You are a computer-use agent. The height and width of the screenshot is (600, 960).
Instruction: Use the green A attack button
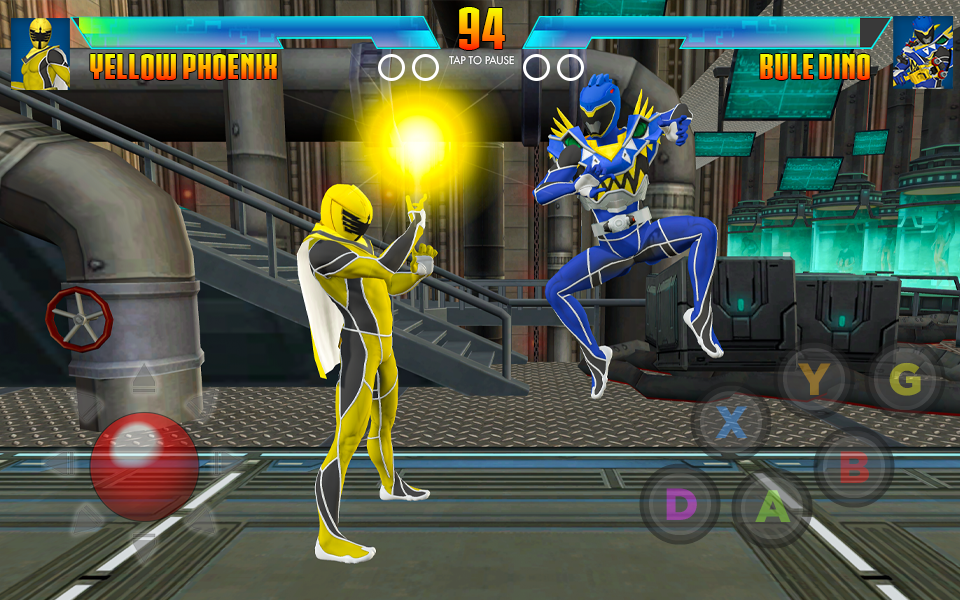[771, 508]
